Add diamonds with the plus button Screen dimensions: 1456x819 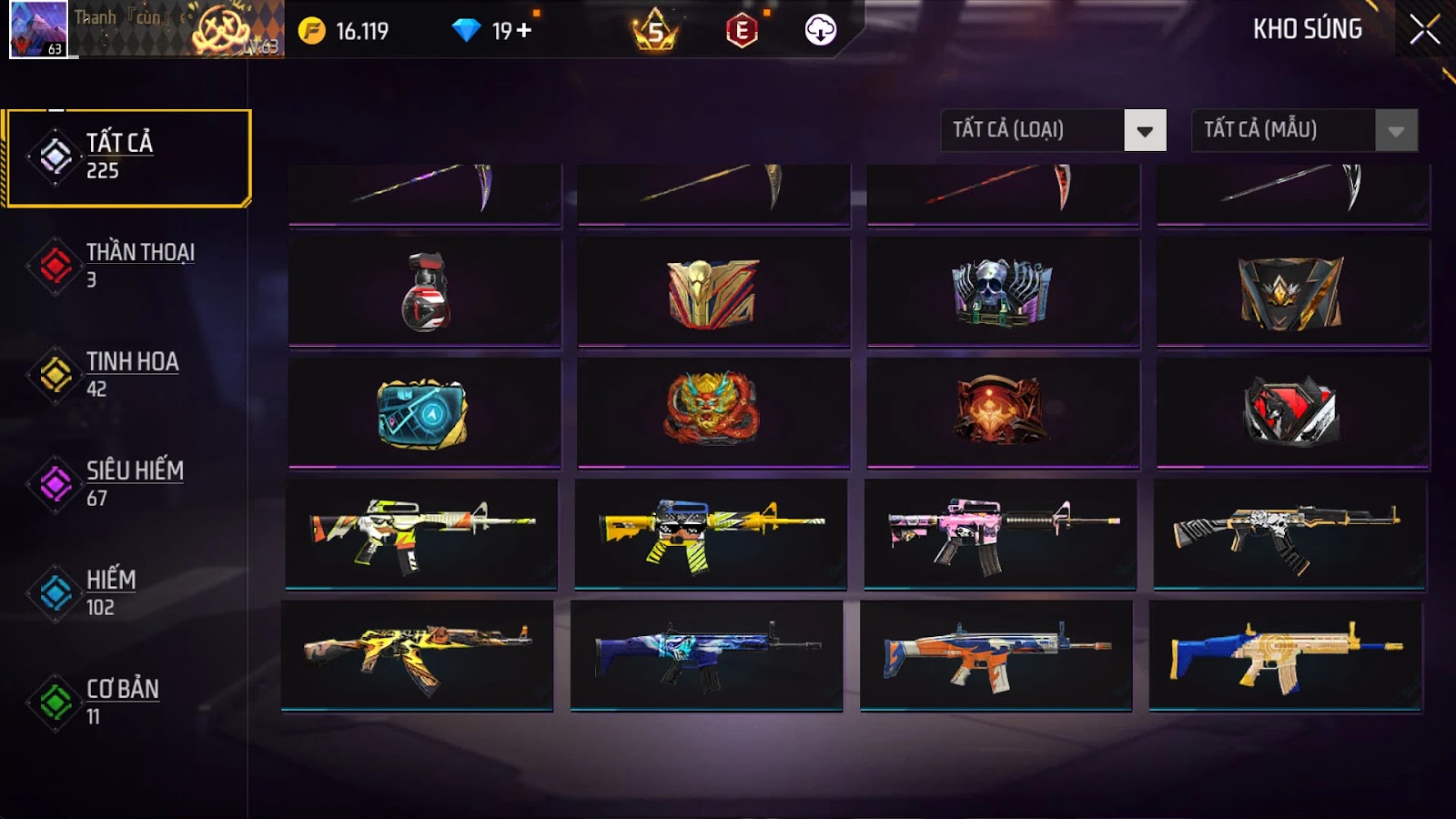(x=524, y=31)
